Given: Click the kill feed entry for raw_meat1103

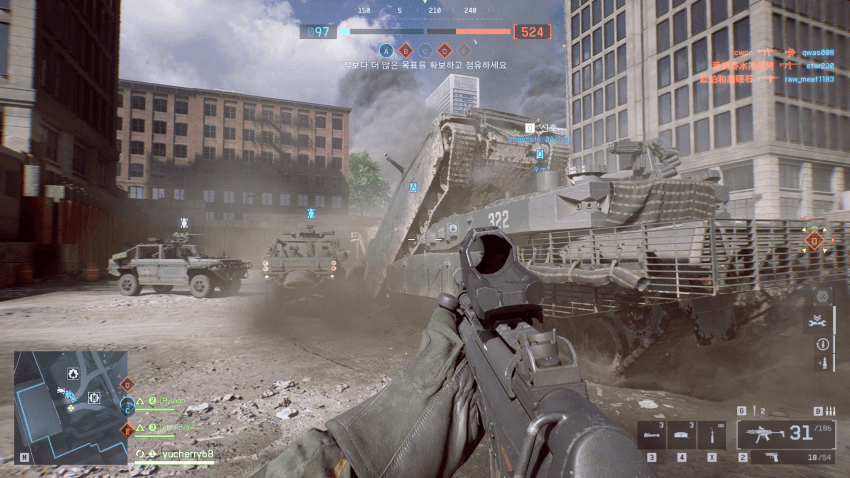Looking at the screenshot, I should (808, 78).
